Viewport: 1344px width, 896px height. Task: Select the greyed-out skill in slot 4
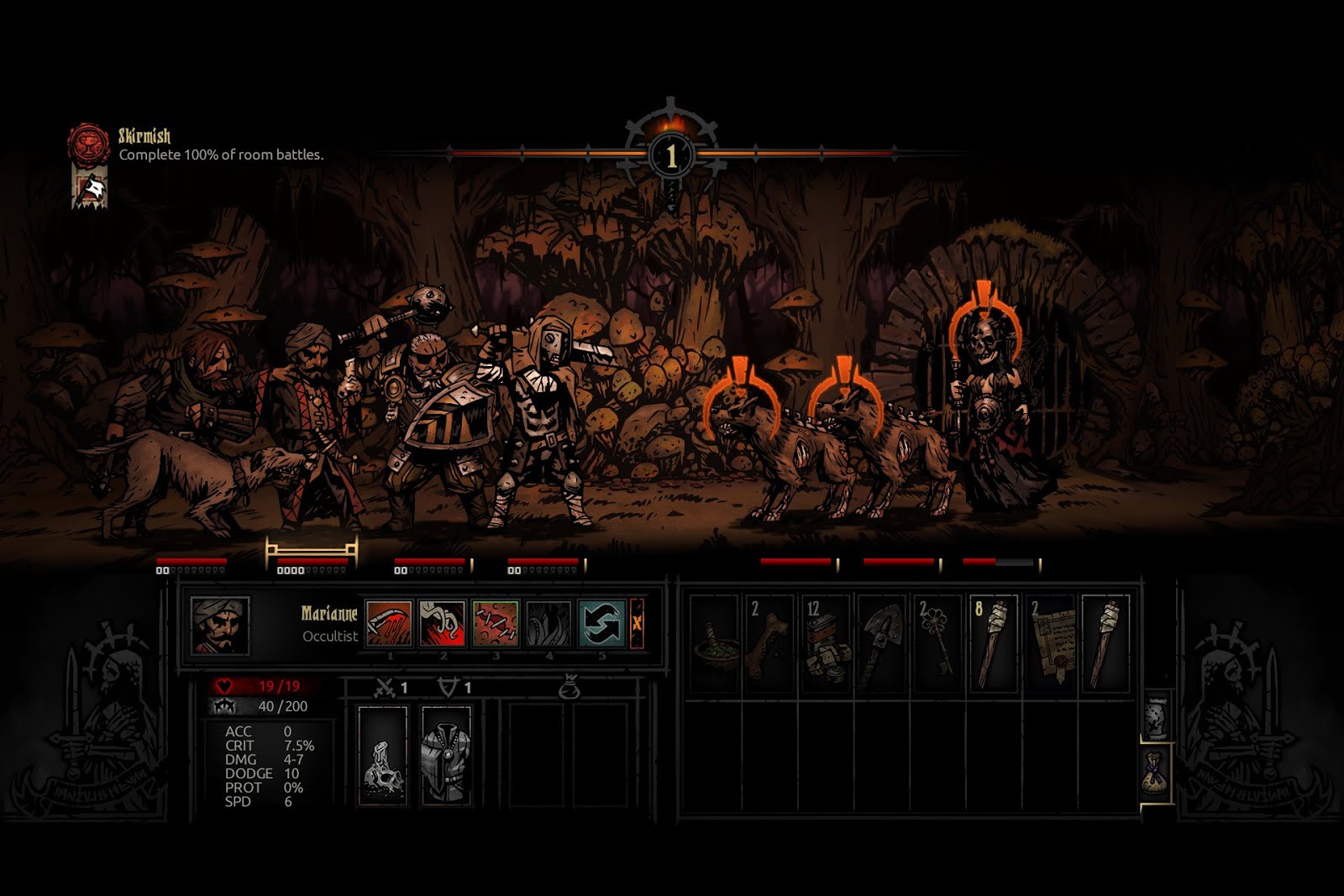pyautogui.click(x=549, y=623)
